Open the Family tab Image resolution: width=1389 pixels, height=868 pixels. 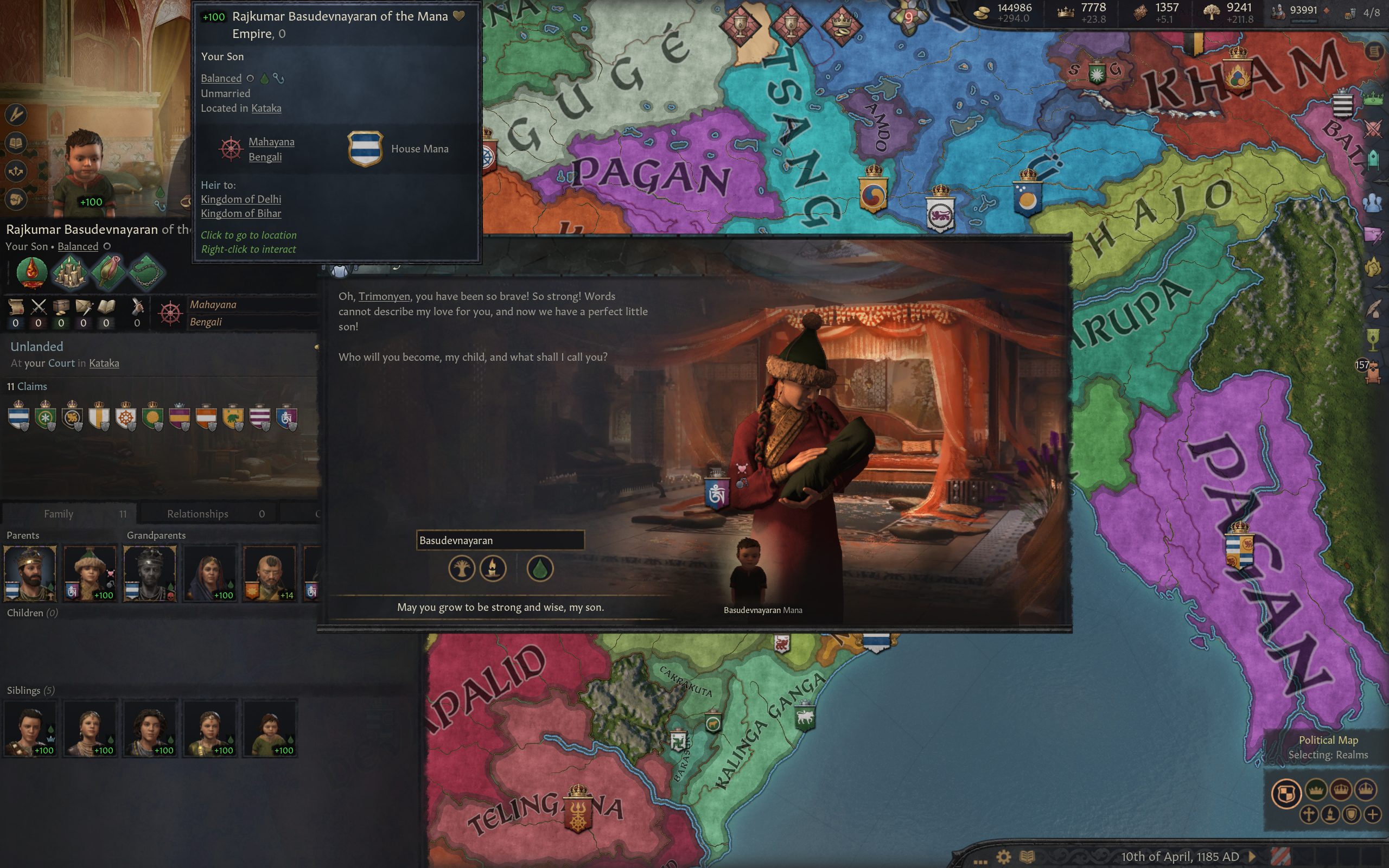[x=60, y=513]
